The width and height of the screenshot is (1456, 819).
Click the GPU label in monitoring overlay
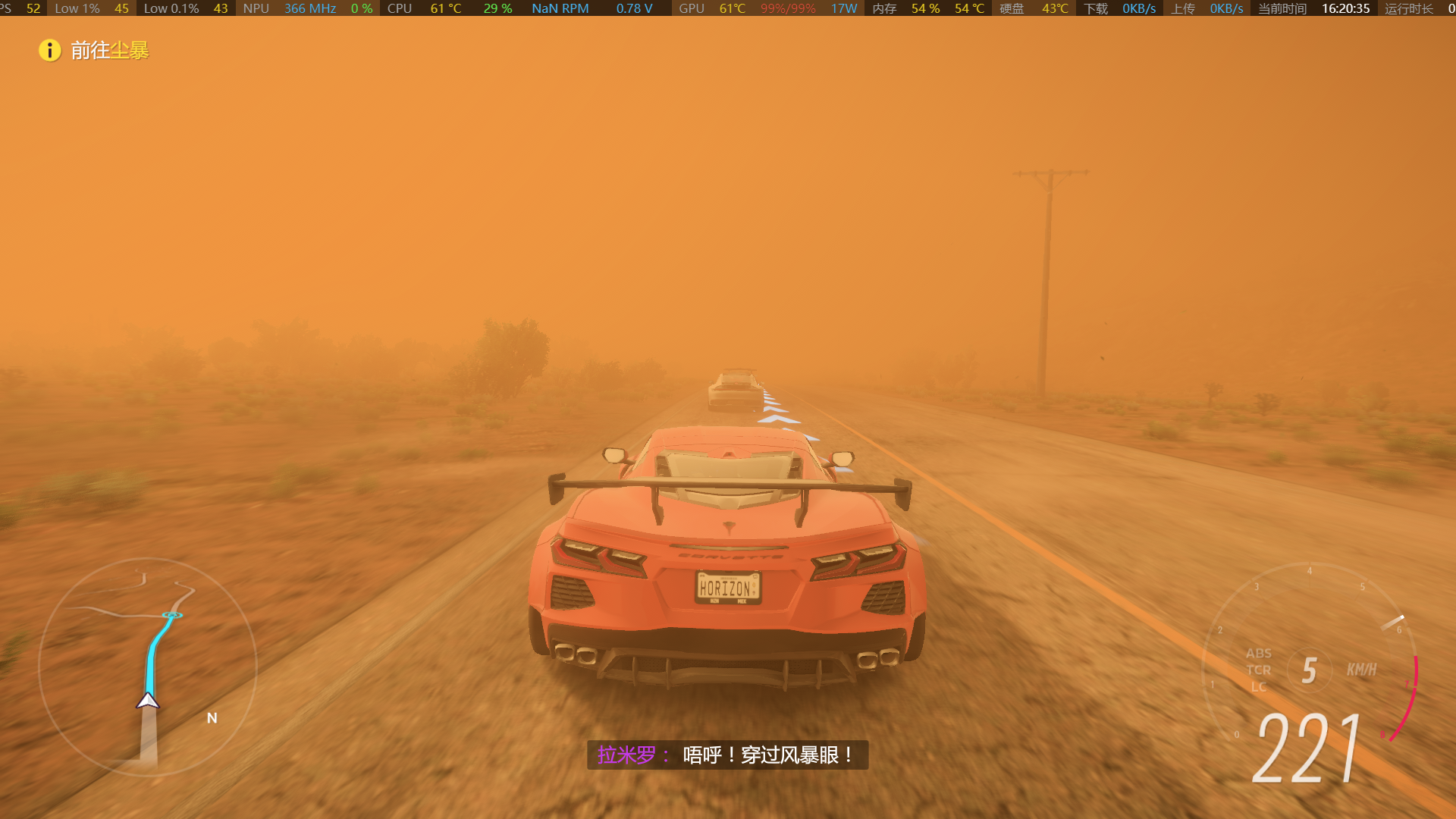click(691, 8)
